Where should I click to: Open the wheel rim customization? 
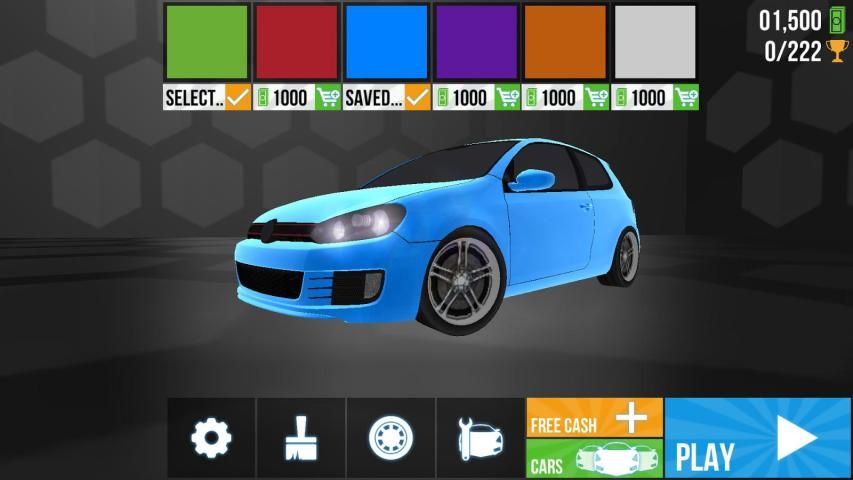click(x=390, y=438)
